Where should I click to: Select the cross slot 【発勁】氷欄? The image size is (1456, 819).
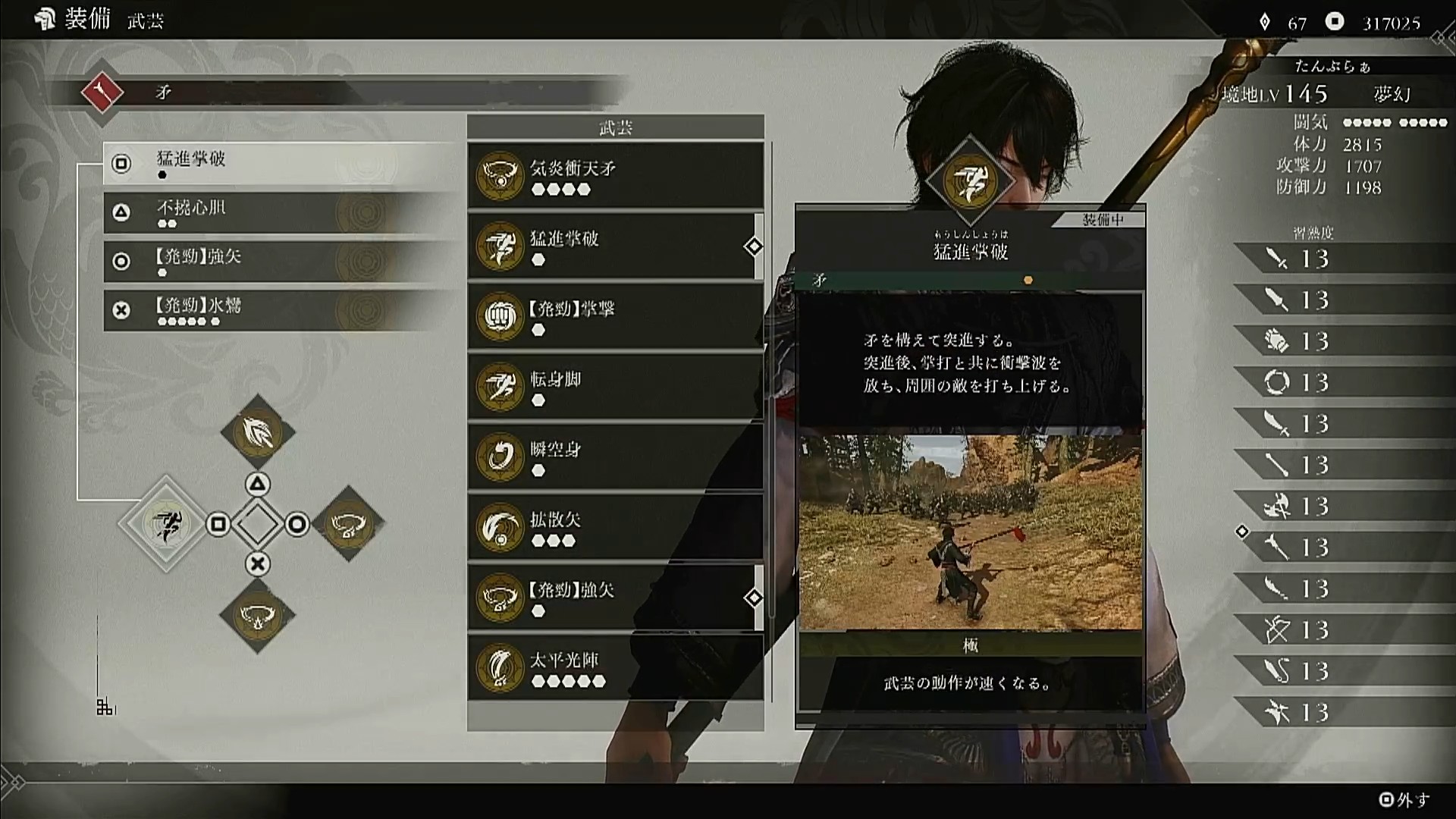tap(281, 310)
